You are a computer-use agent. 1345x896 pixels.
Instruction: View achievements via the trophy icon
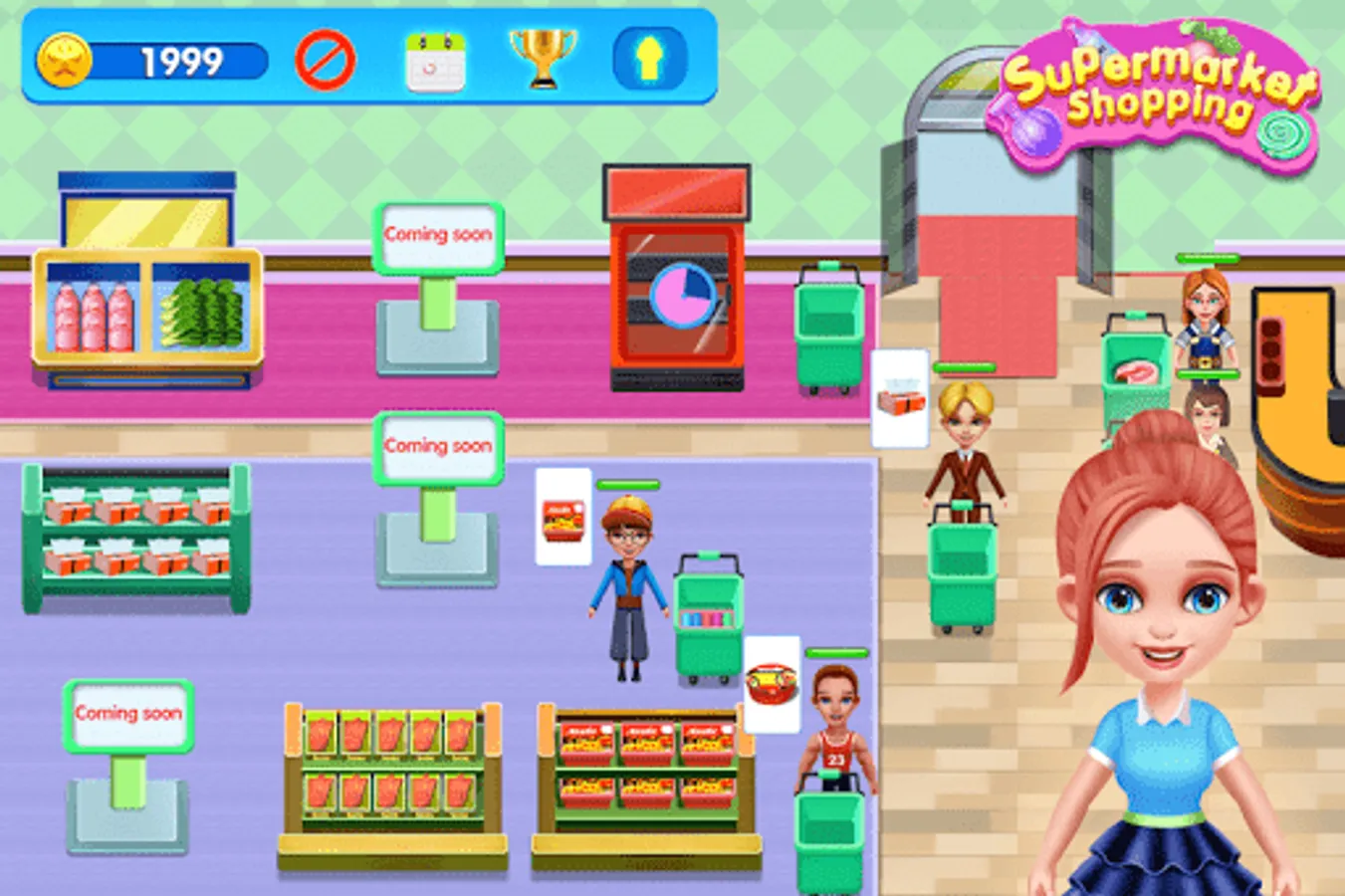point(539,57)
